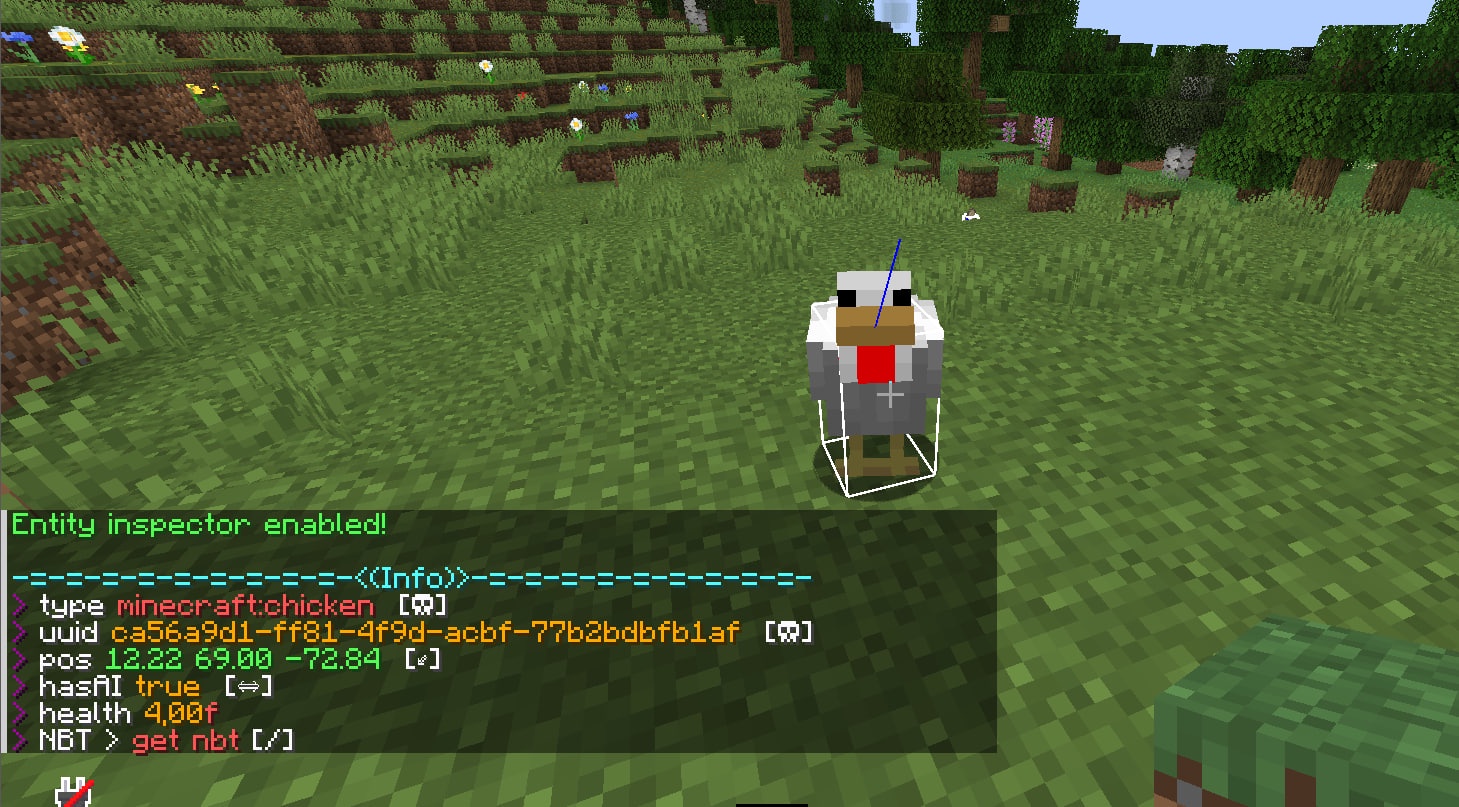1459x807 pixels.
Task: Activate the arrow button next to pos coordinates
Action: [422, 660]
